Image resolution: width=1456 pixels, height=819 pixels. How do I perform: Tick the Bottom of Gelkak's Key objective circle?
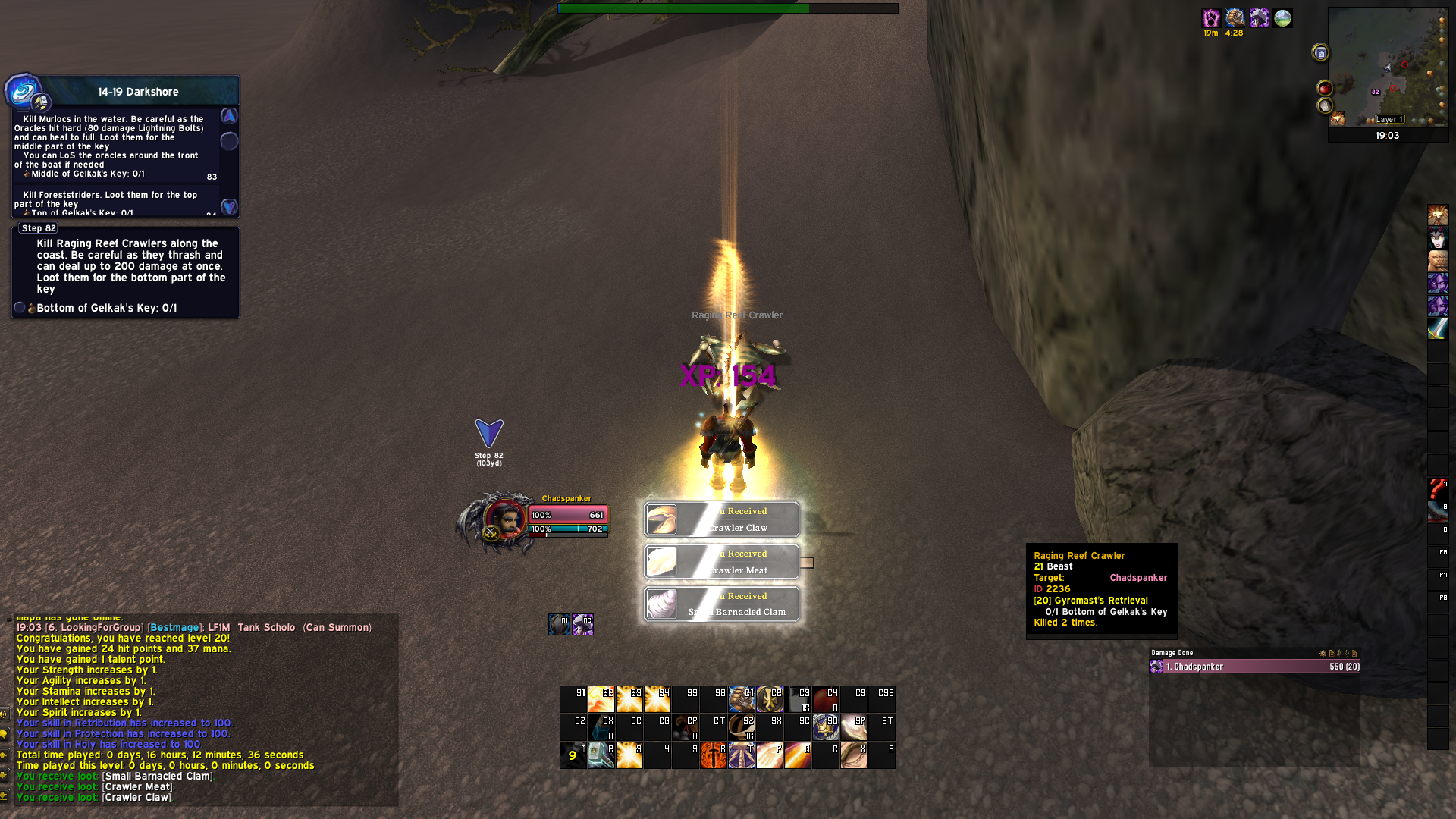[20, 308]
